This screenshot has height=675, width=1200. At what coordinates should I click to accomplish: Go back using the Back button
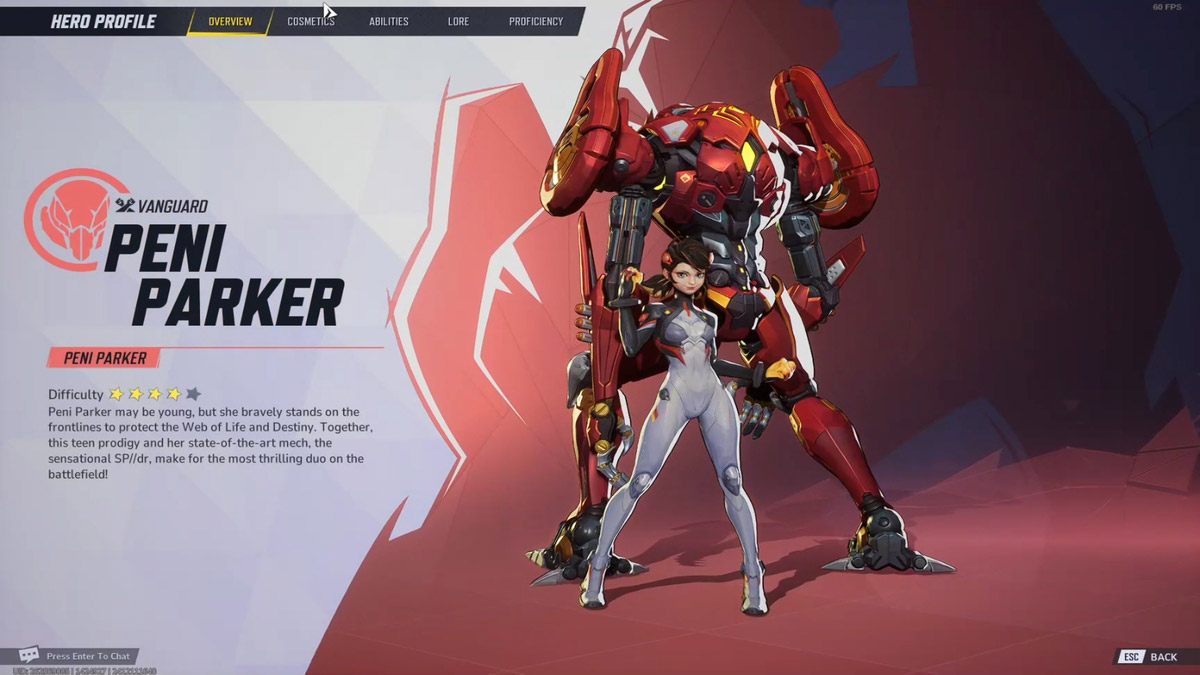click(1151, 657)
